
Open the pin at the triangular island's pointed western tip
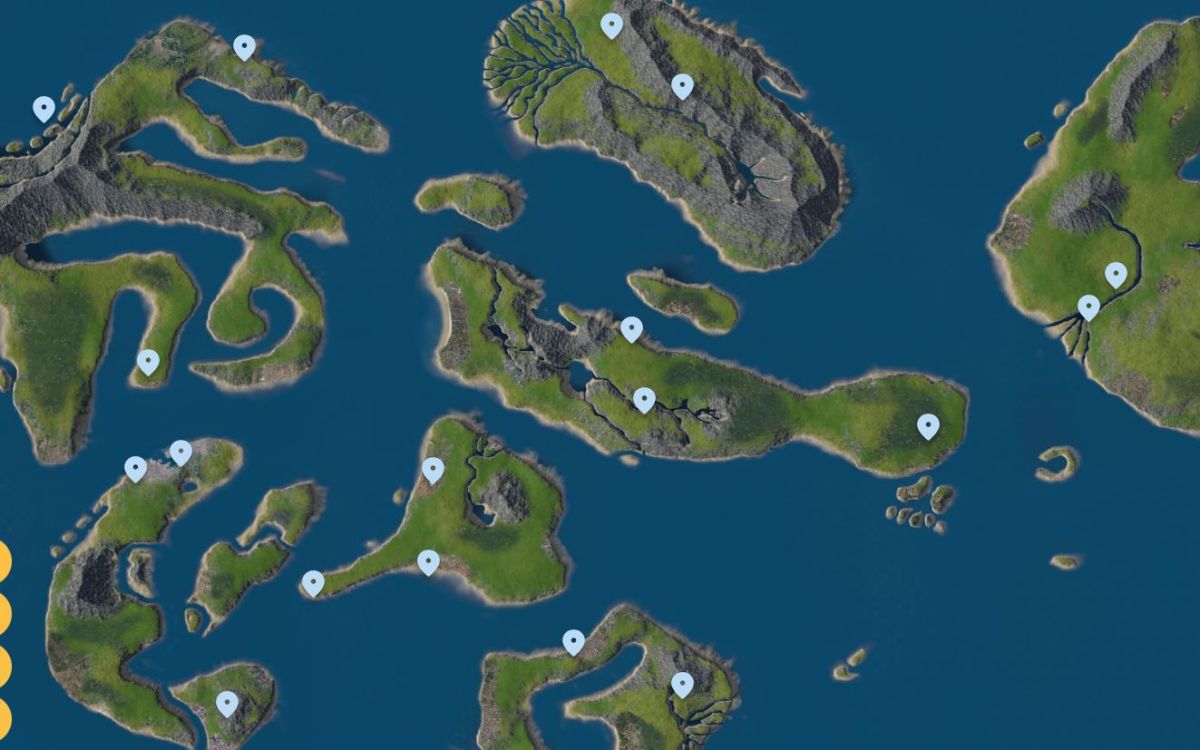[x=313, y=583]
